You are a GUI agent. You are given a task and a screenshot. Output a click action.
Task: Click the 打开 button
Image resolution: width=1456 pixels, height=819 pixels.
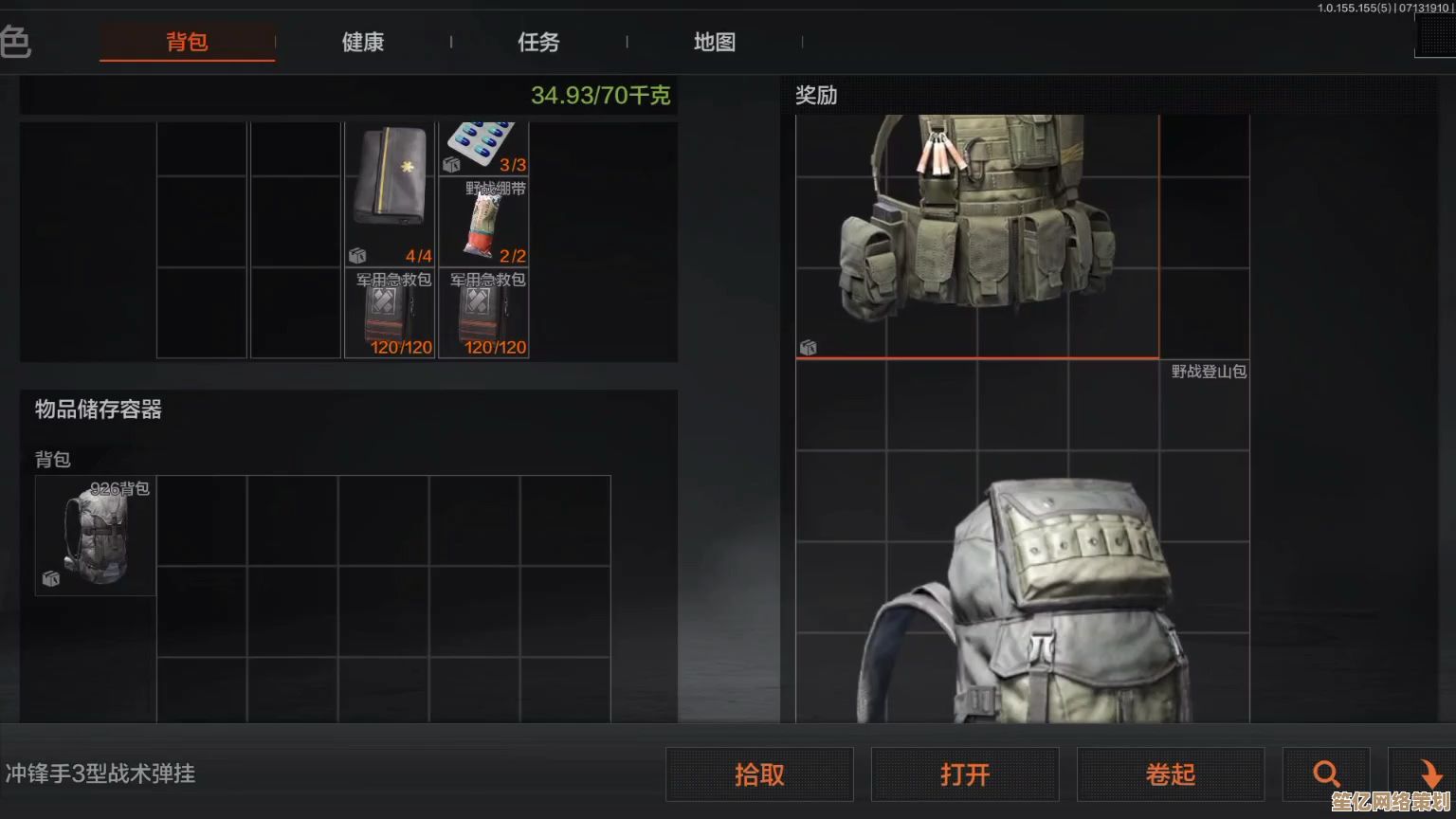tap(965, 774)
